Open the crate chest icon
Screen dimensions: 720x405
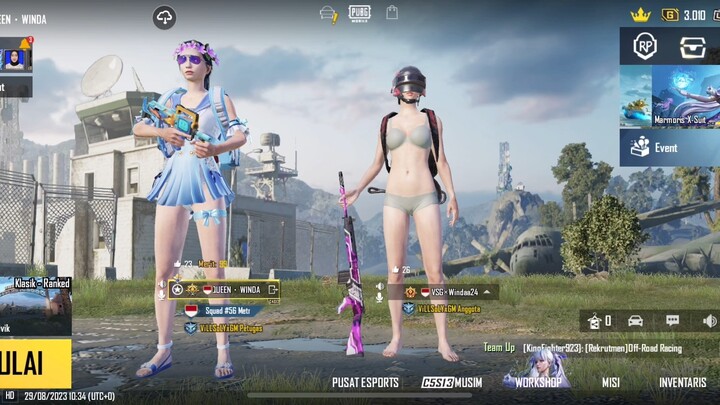click(x=693, y=46)
